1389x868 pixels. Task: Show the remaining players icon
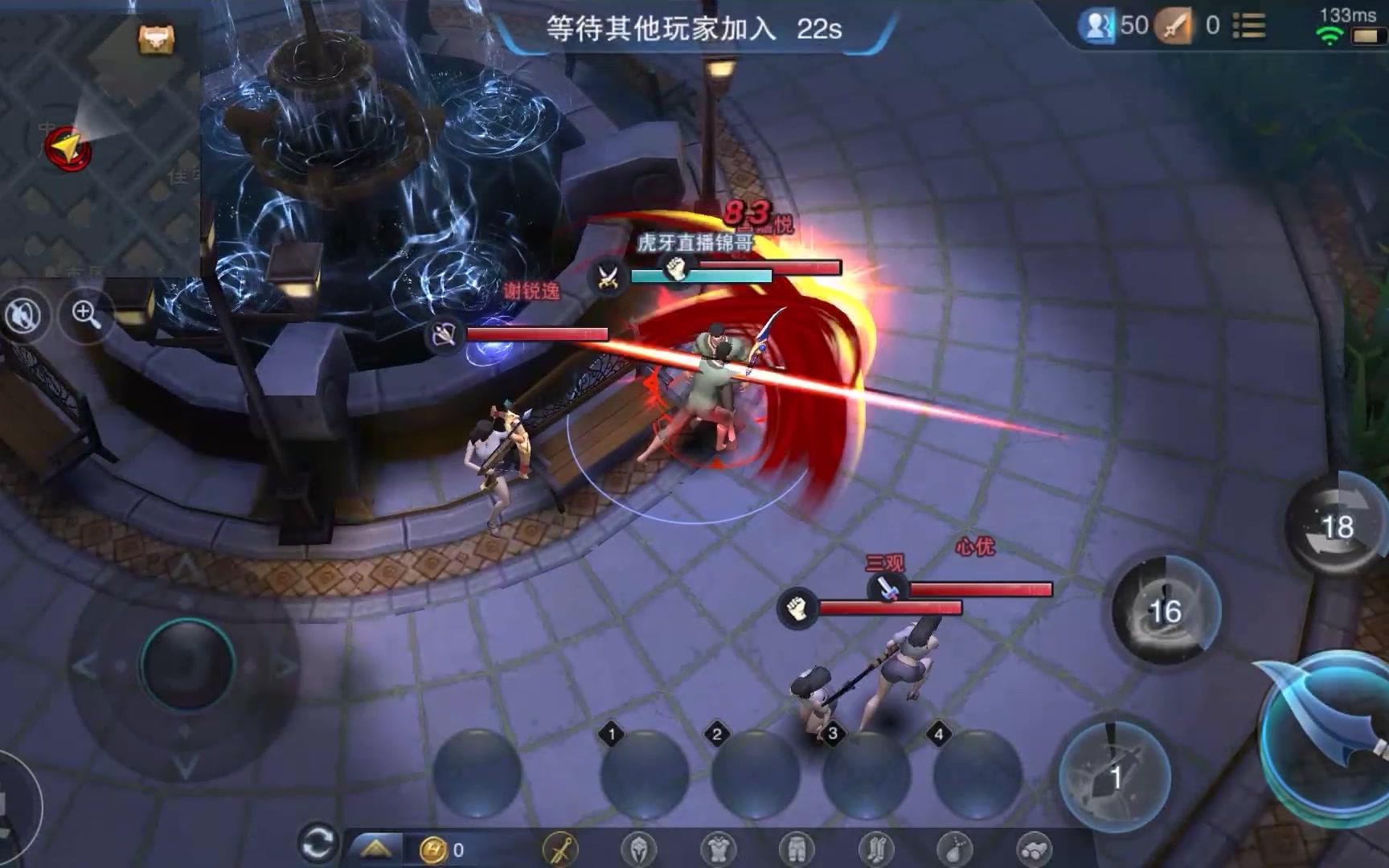click(1097, 27)
